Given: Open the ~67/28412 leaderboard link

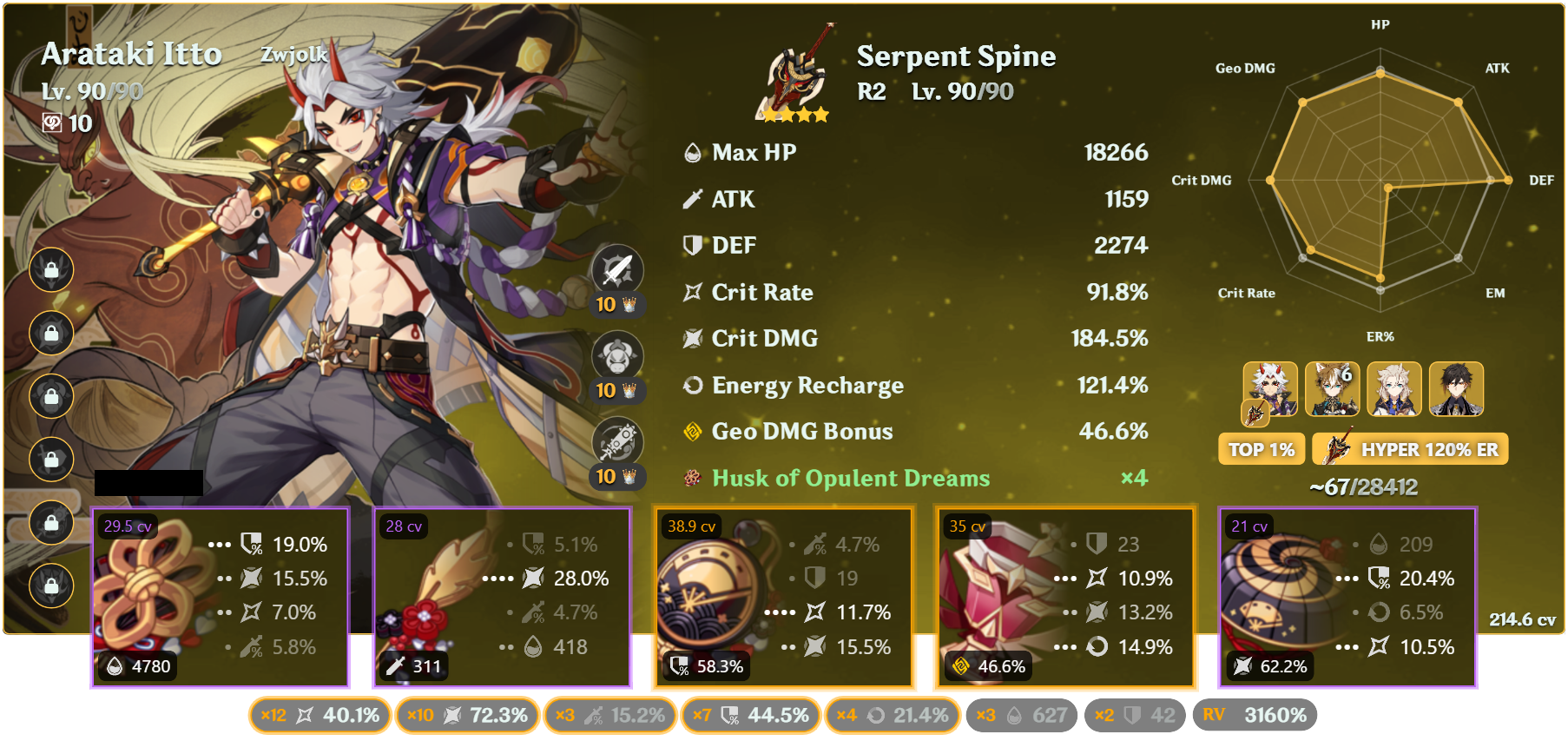Looking at the screenshot, I should pyautogui.click(x=1362, y=488).
